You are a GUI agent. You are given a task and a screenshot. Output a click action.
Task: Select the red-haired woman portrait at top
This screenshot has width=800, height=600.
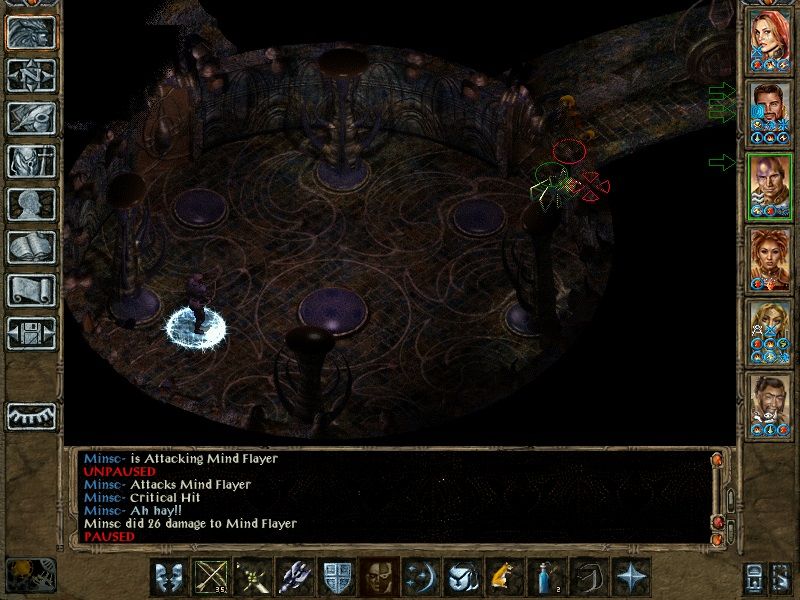coord(770,38)
